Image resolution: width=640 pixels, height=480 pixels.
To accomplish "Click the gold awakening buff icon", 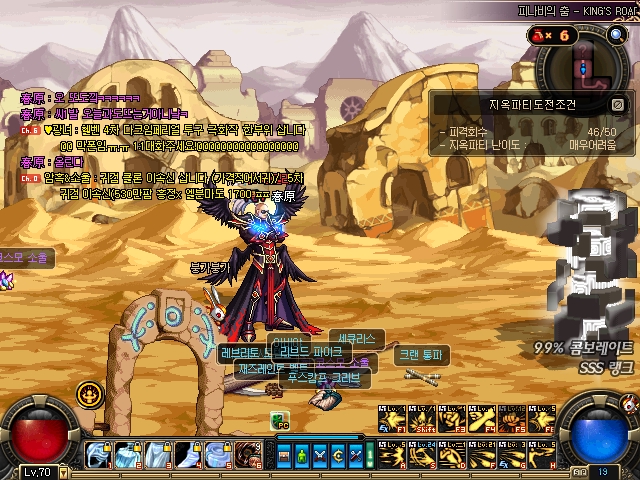I will click(x=90, y=393).
